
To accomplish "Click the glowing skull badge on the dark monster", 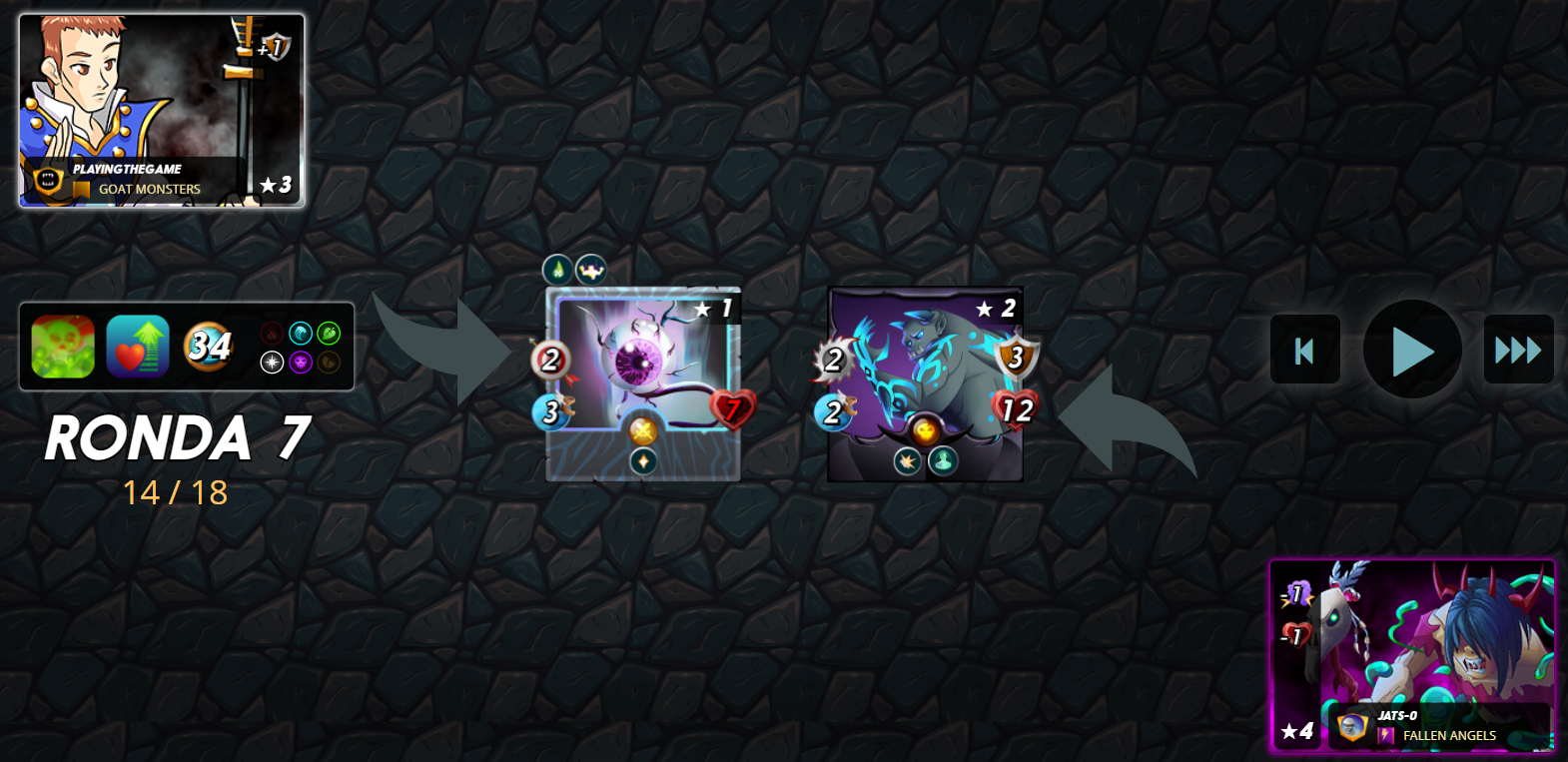I will [925, 431].
